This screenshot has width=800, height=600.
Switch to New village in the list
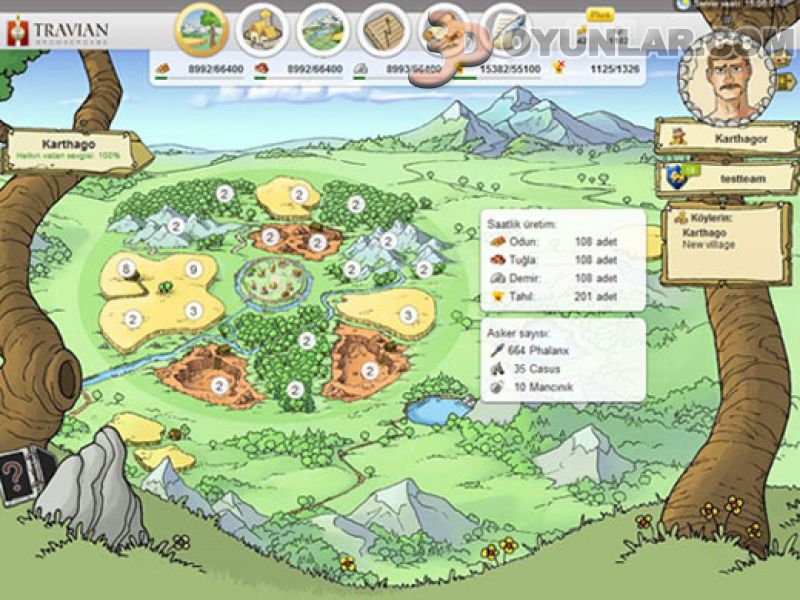[x=707, y=245]
